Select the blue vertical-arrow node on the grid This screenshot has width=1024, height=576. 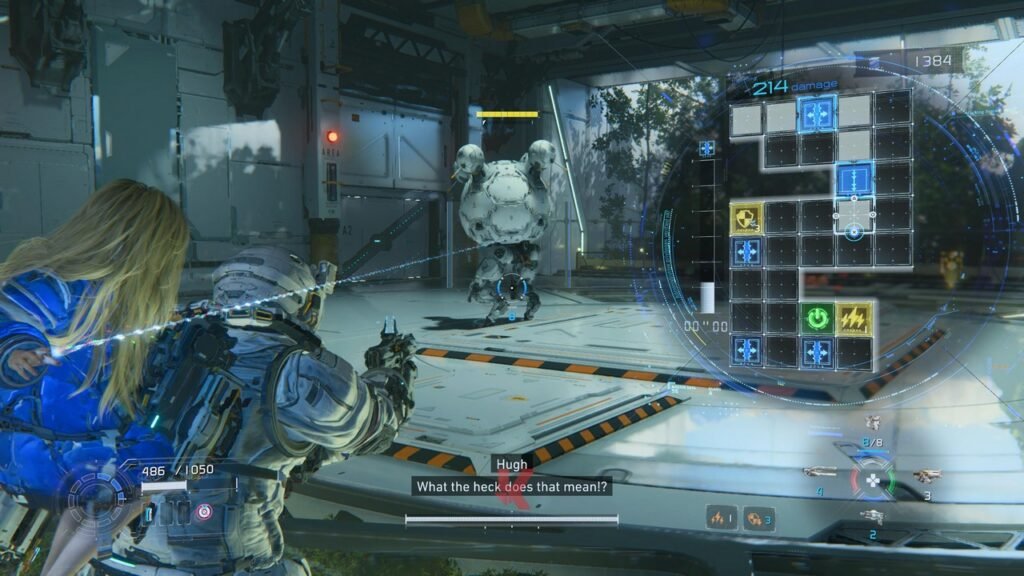coord(853,181)
